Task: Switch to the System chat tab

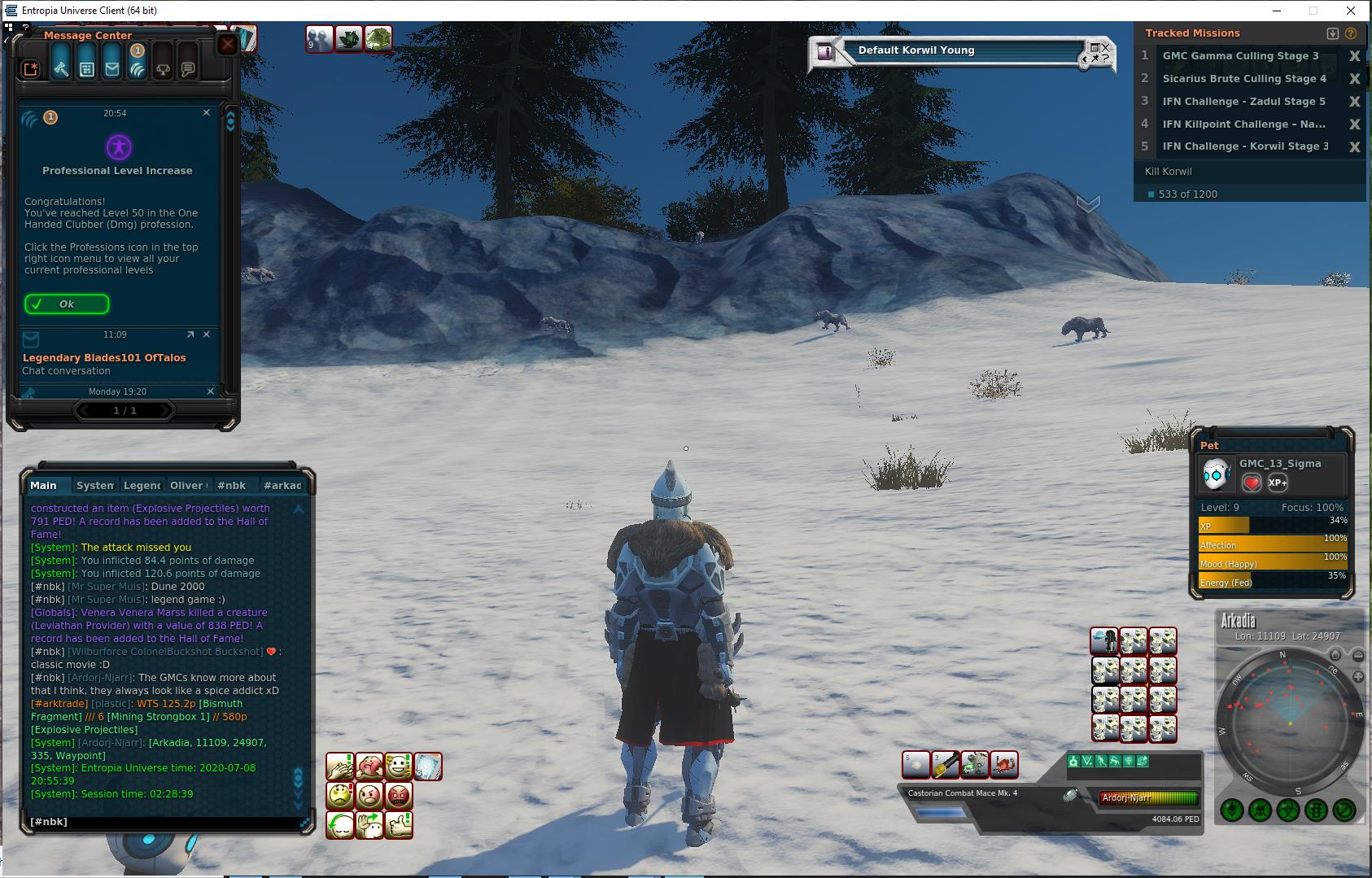Action: click(94, 486)
